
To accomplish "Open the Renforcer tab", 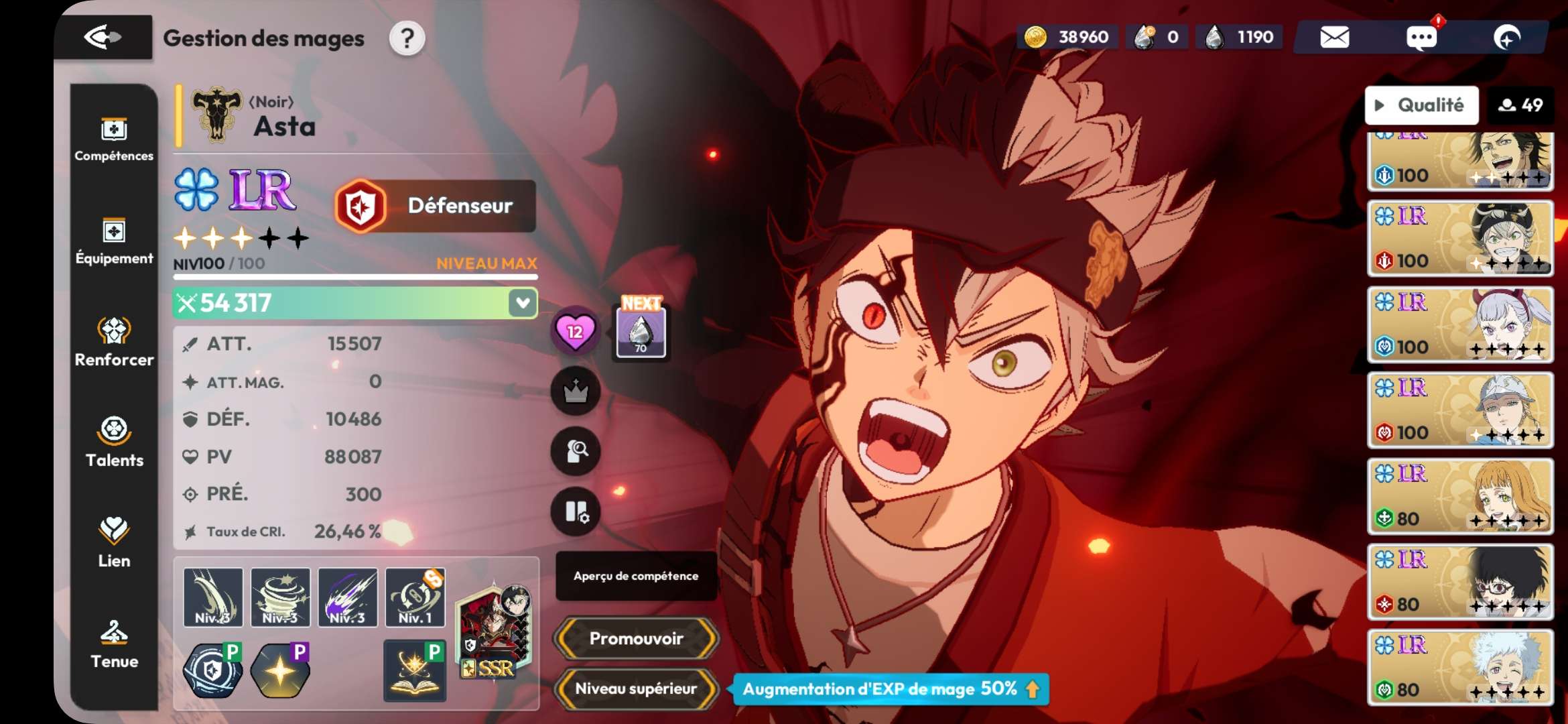I will click(114, 342).
